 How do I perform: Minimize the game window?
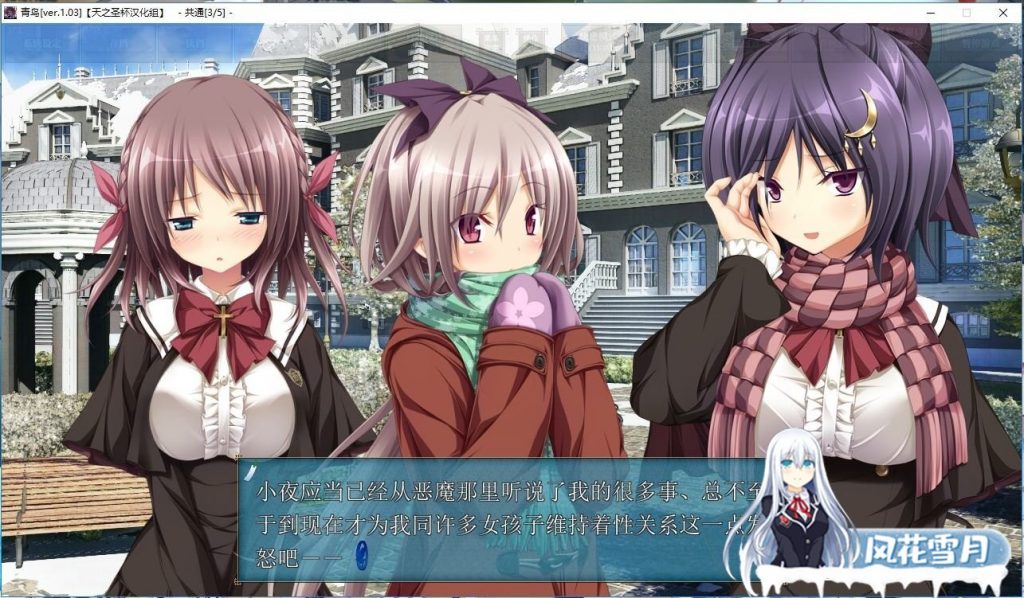pos(931,12)
